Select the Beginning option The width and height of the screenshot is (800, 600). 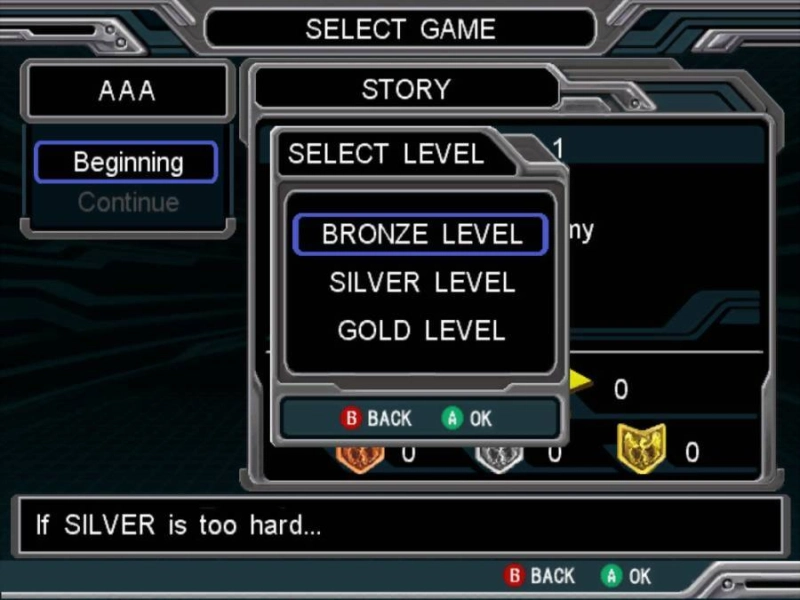127,162
